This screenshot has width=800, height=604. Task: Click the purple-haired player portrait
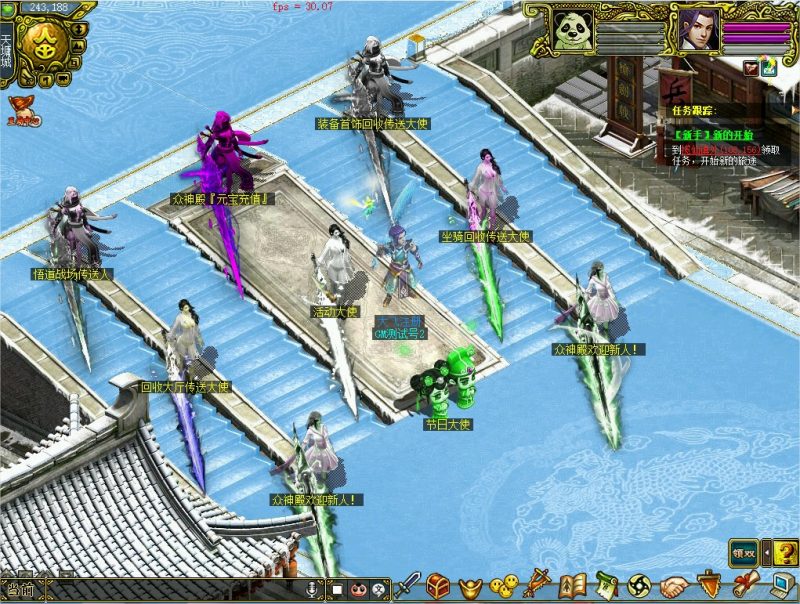tap(694, 29)
